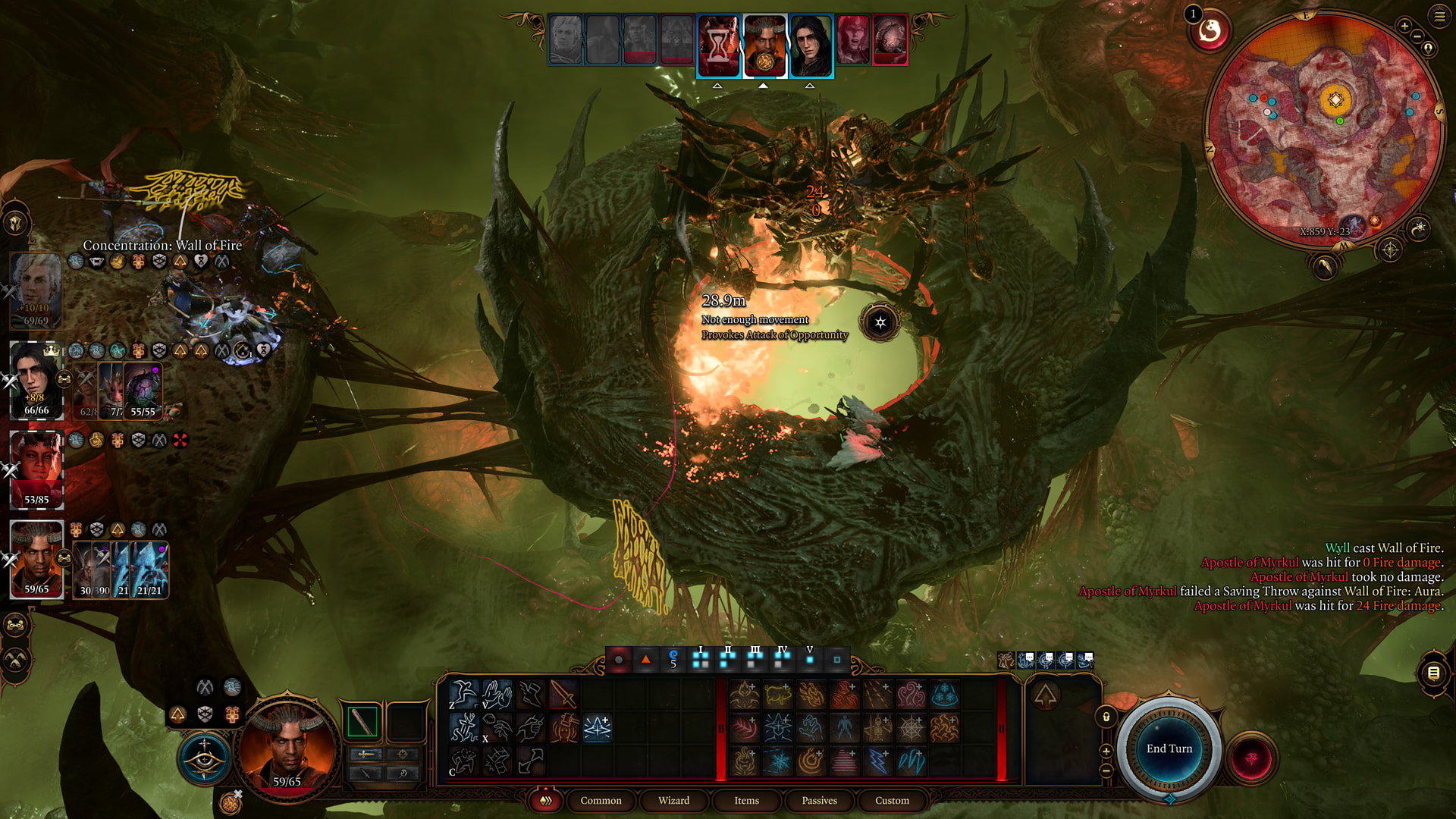Viewport: 1456px width, 819px height.
Task: End the current turn
Action: 1169,748
